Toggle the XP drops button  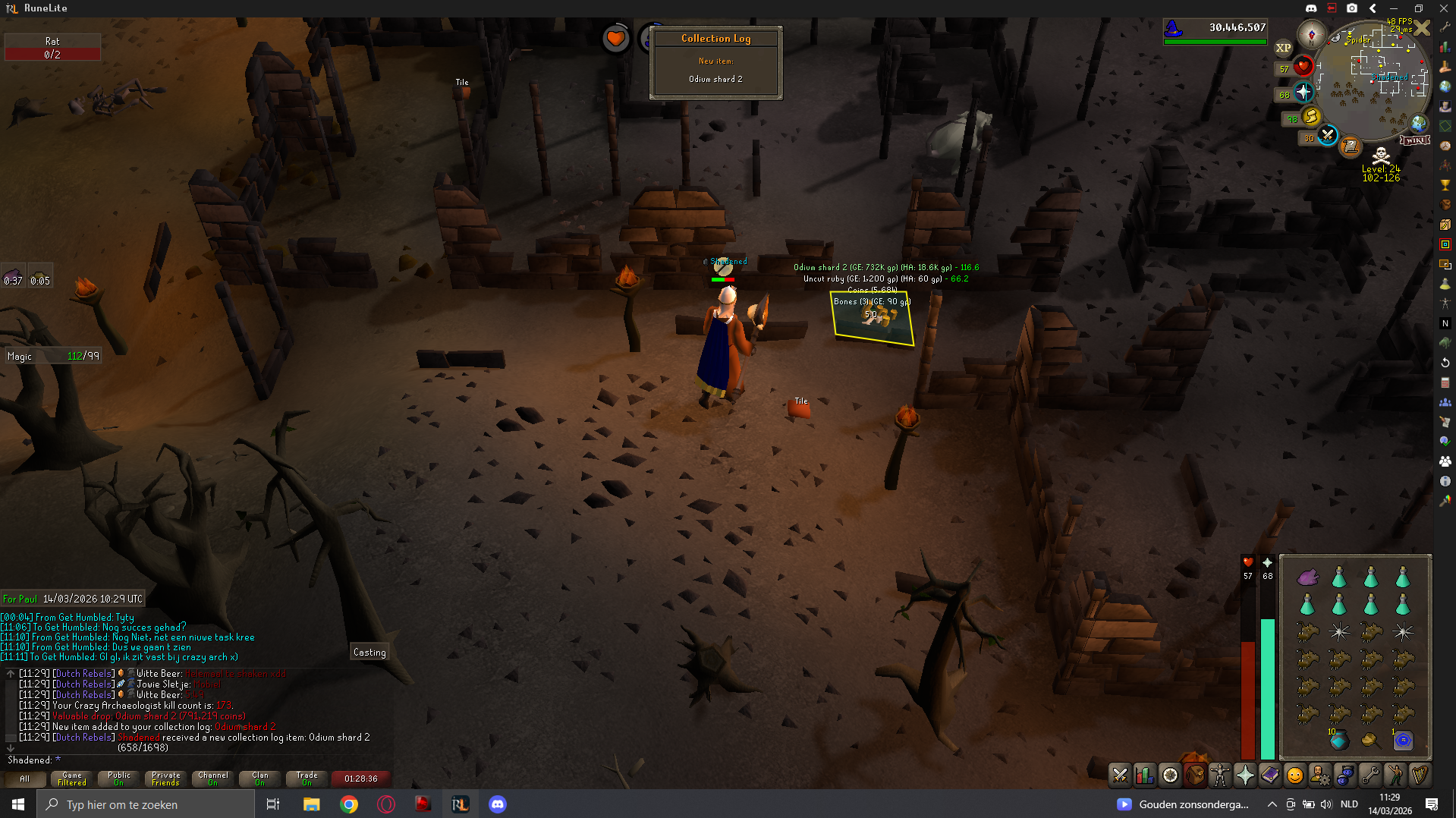coord(1283,48)
